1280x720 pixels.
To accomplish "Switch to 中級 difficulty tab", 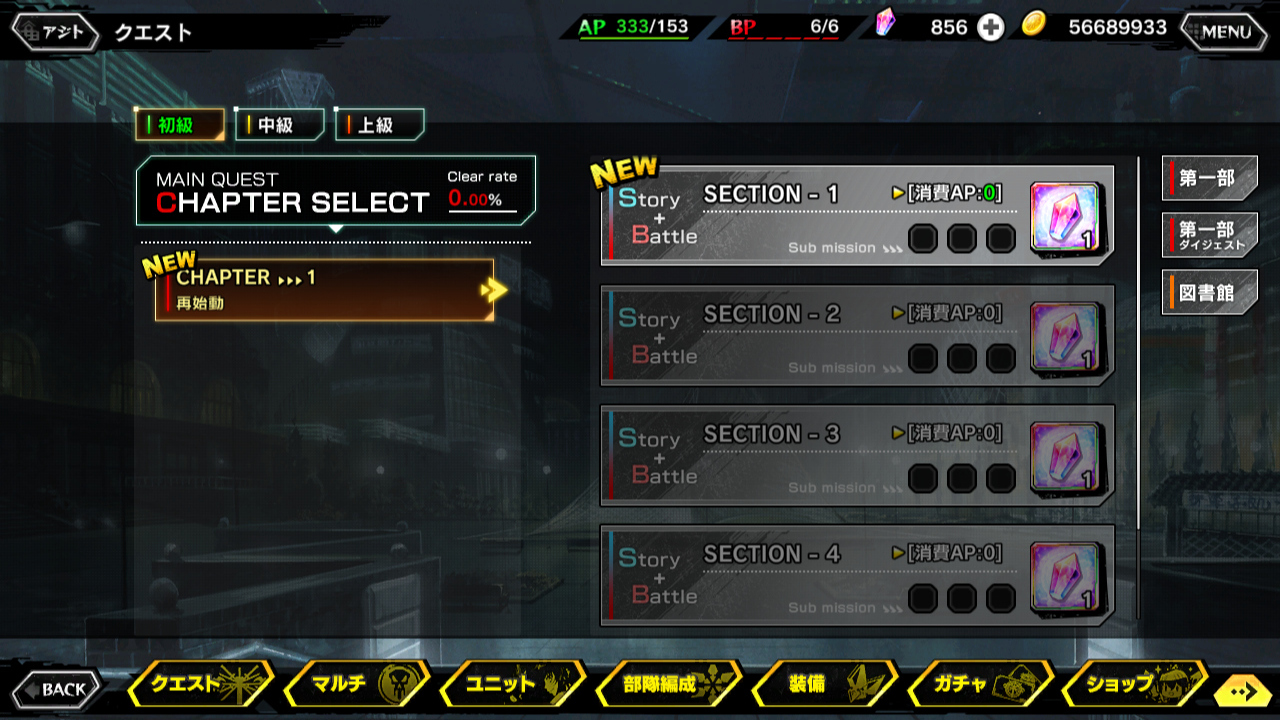I will click(x=280, y=125).
